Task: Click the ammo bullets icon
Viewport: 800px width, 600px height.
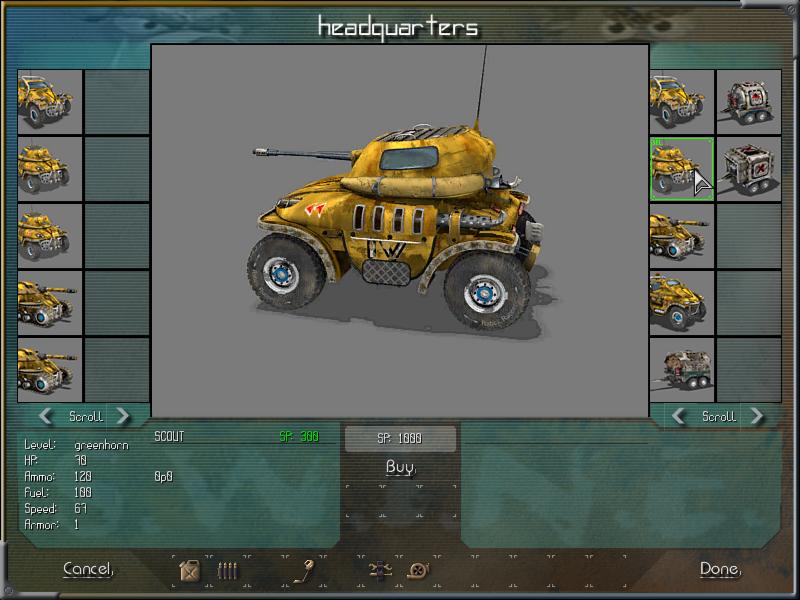Action: click(x=228, y=571)
